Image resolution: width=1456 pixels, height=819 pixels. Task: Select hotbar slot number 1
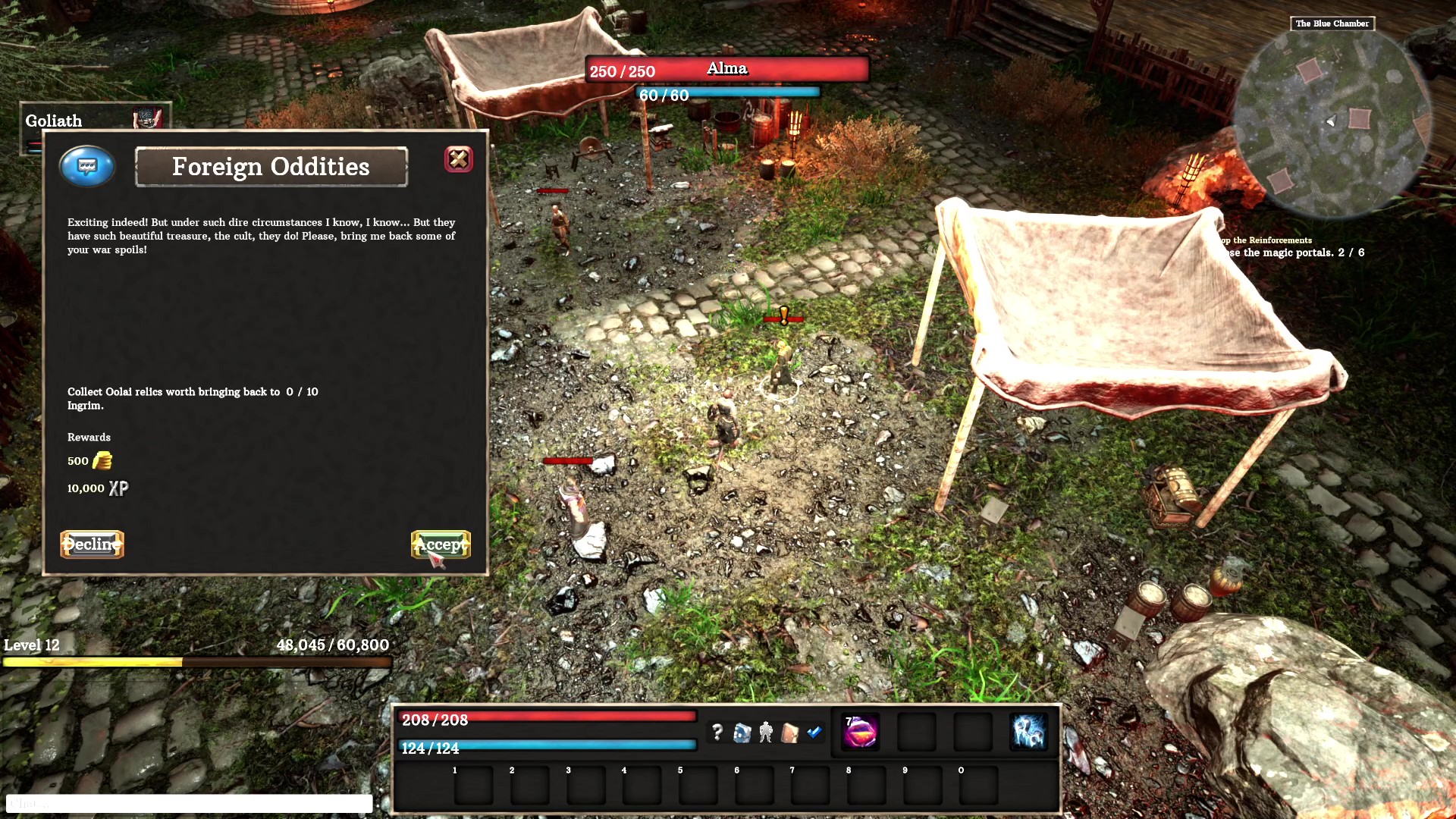(x=473, y=784)
